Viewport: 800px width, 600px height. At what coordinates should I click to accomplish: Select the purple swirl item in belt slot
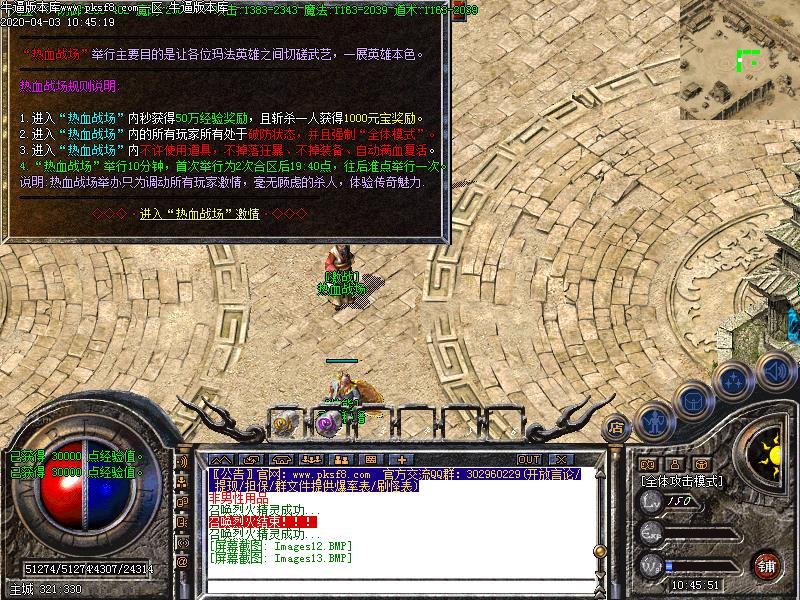pos(327,423)
